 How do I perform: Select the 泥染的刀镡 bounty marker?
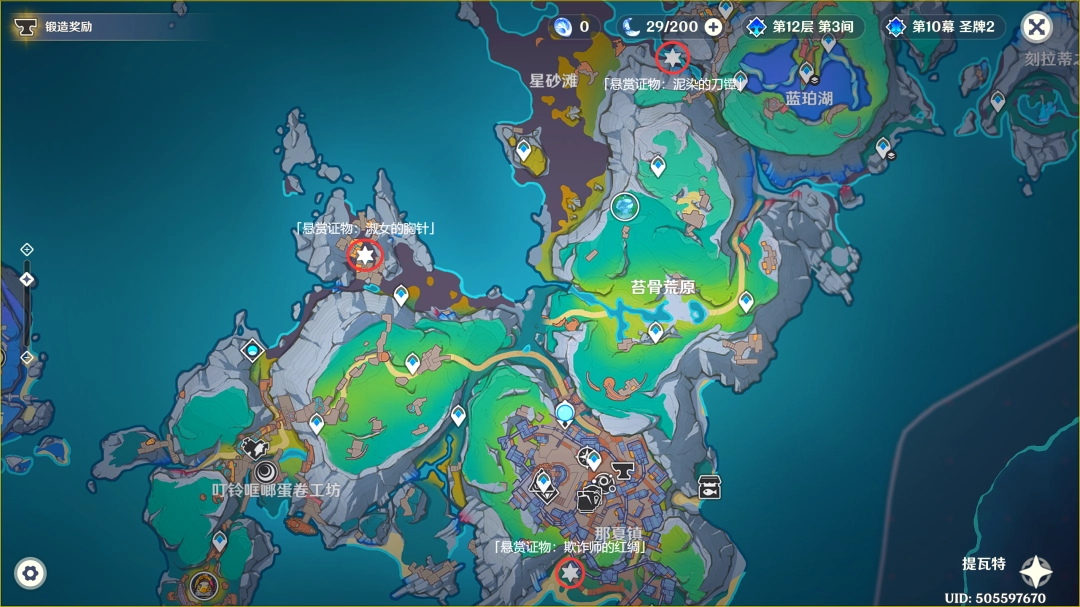click(672, 58)
